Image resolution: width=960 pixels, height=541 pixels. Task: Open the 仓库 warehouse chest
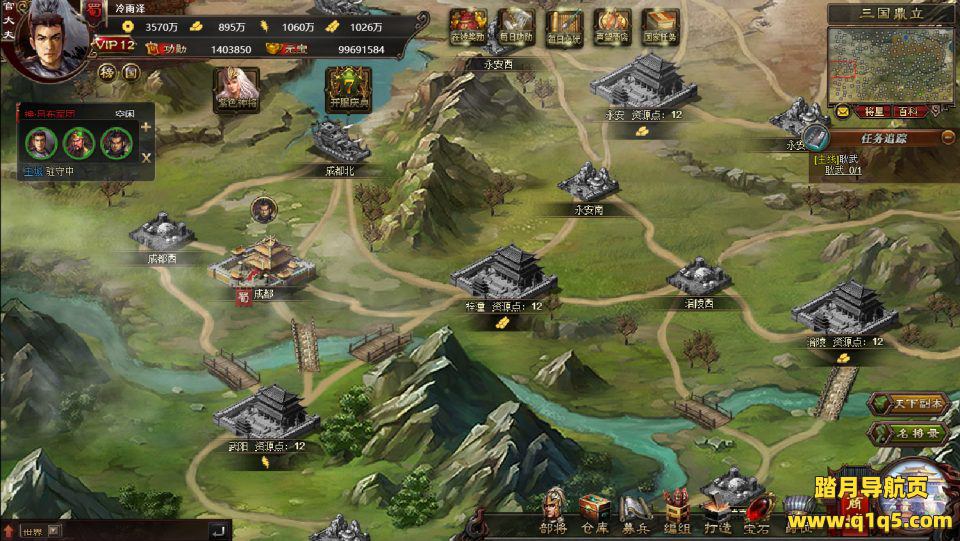point(593,511)
